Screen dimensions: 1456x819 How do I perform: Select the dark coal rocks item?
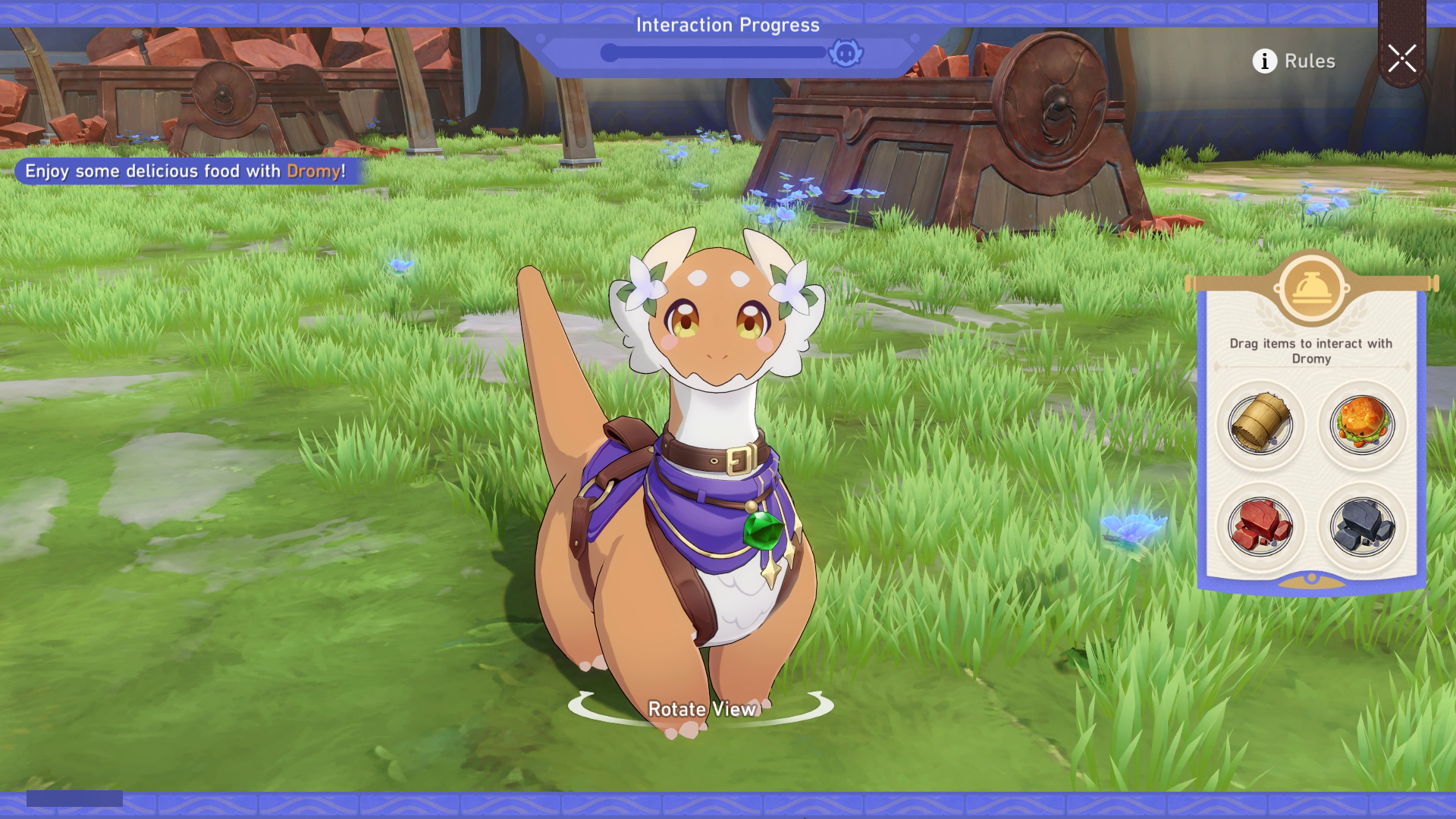tap(1362, 526)
